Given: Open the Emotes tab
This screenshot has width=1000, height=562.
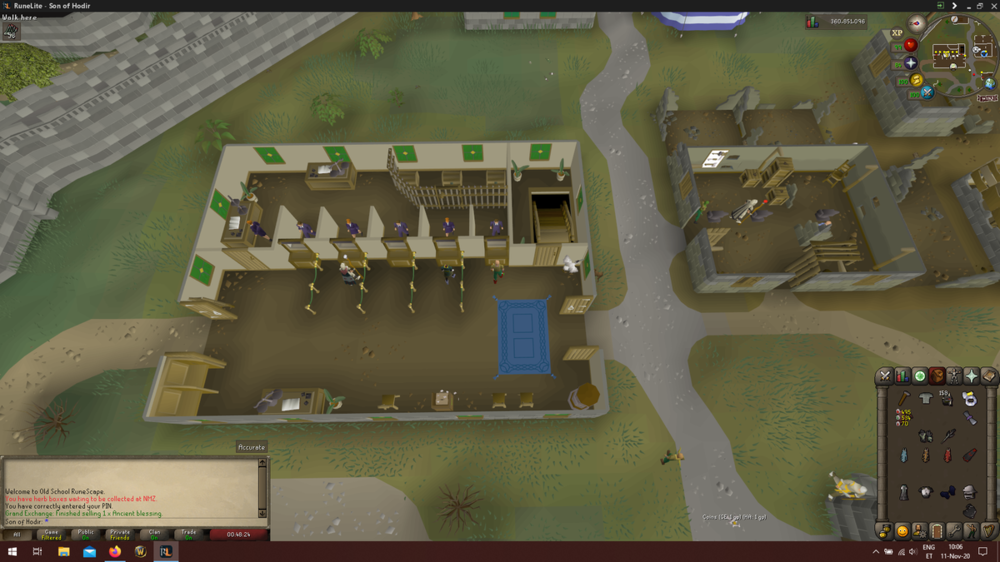Looking at the screenshot, I should [970, 531].
